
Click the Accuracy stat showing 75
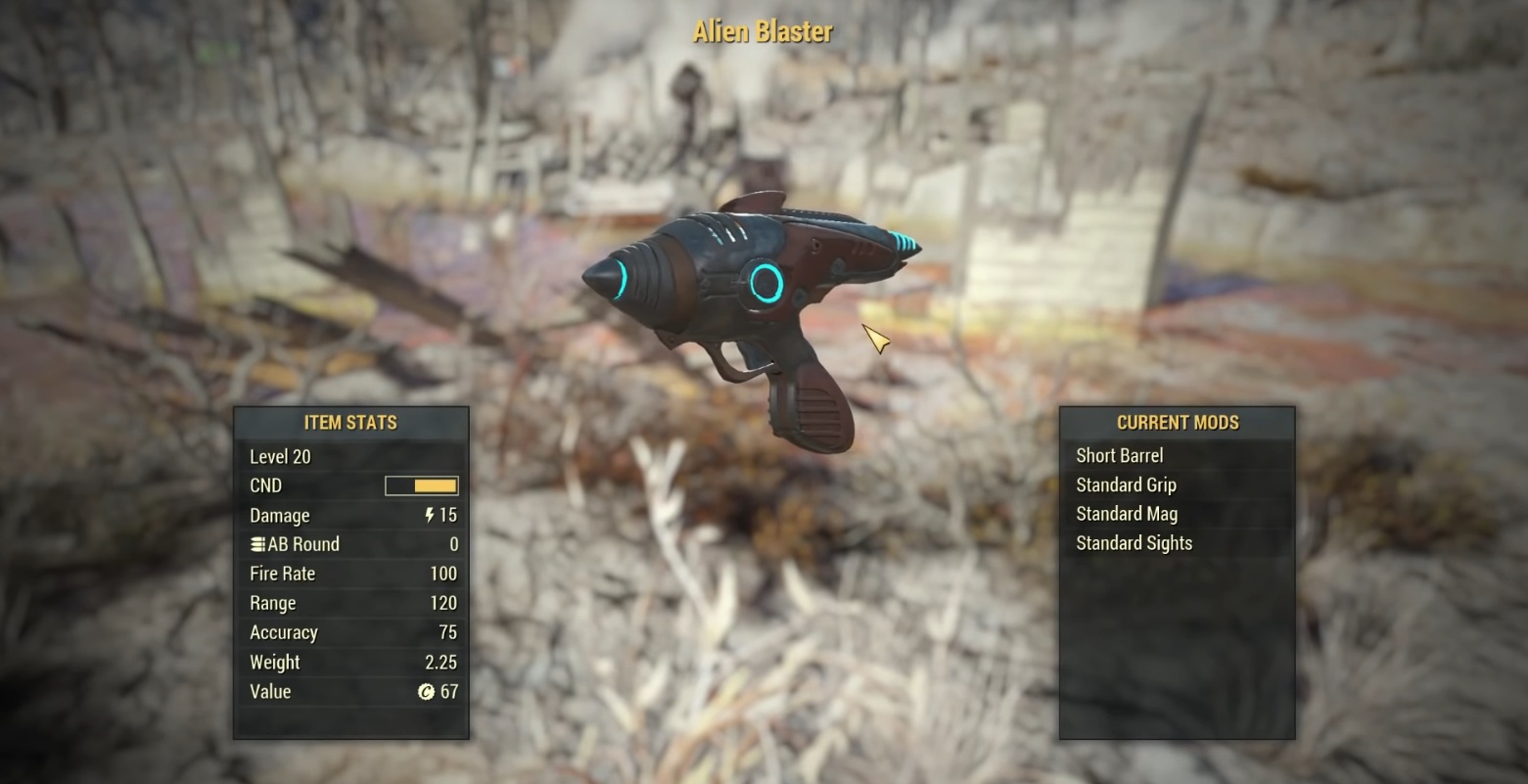[446, 632]
